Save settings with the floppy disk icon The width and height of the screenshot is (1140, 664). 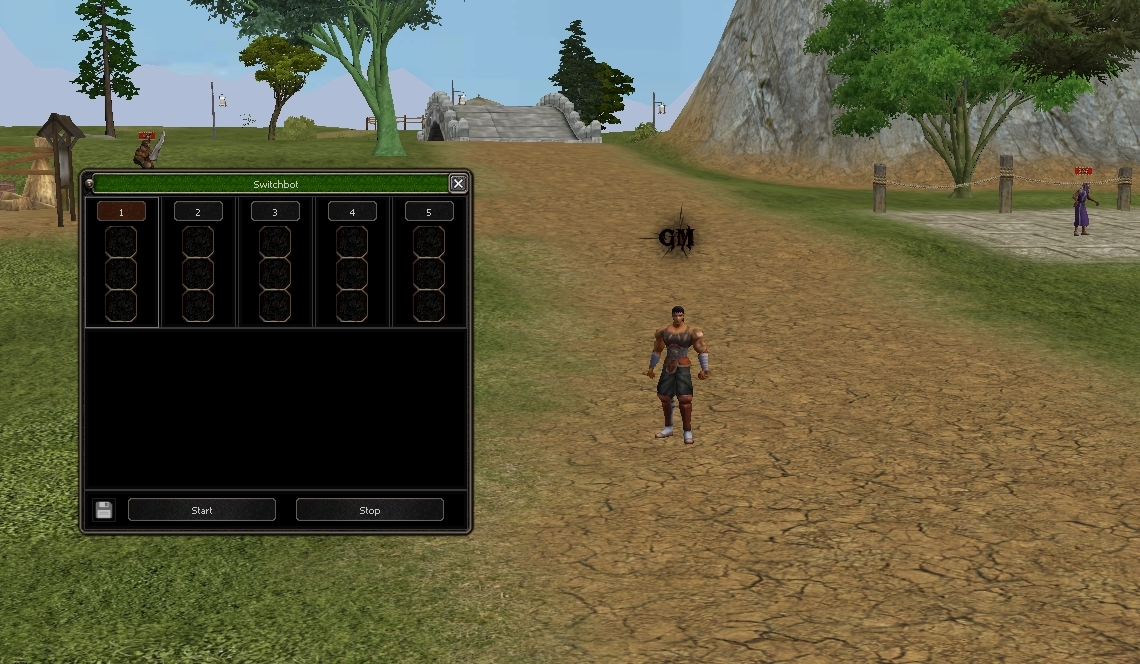(104, 510)
